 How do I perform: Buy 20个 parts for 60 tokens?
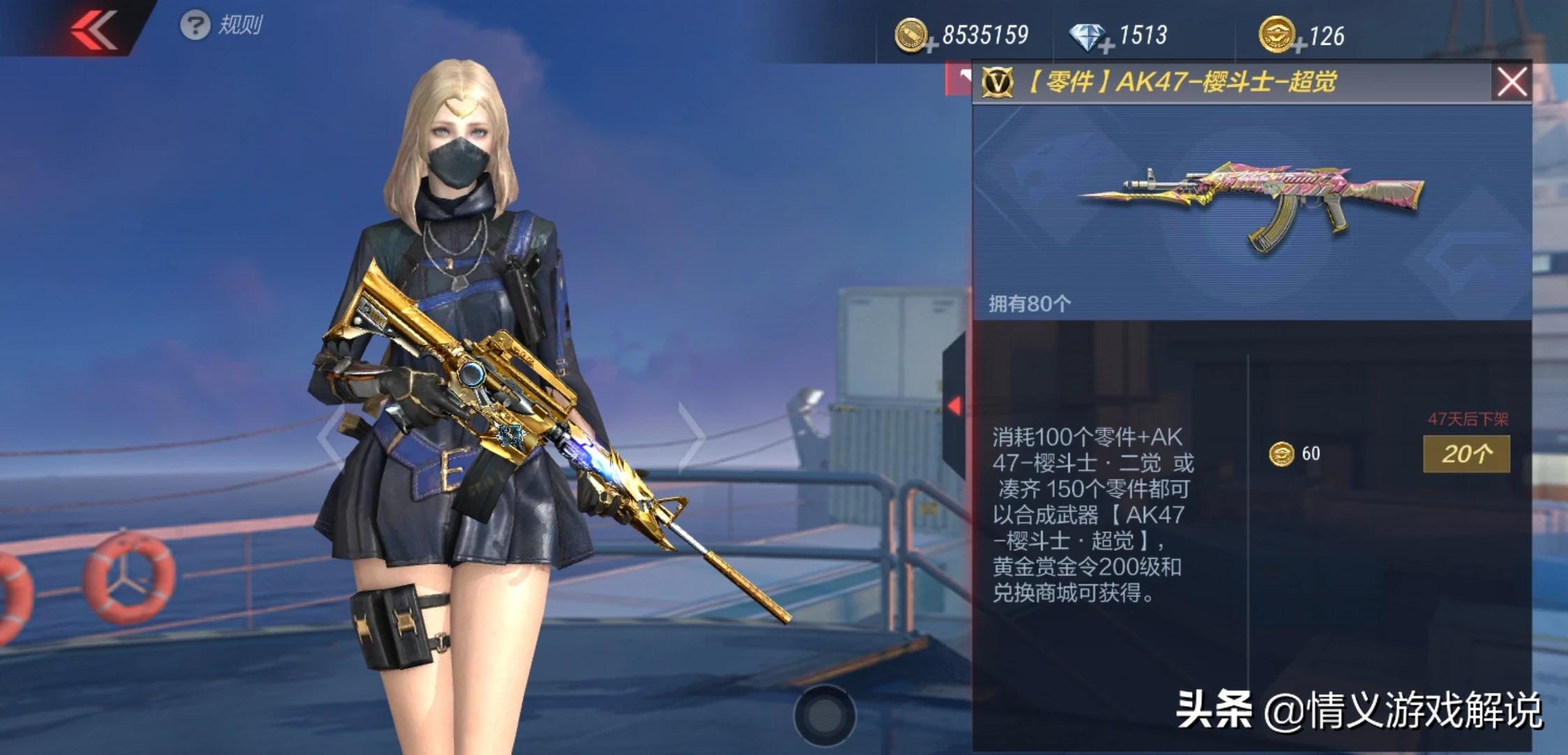(1466, 454)
